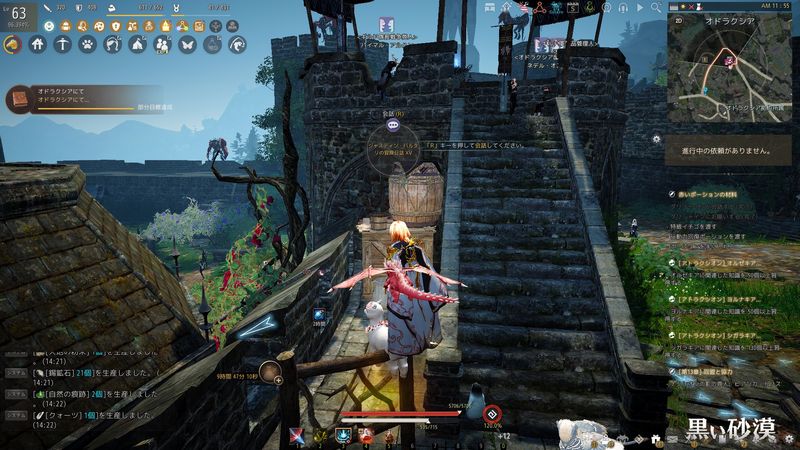Activate the blue glowing skill in hotbar
The width and height of the screenshot is (800, 450).
click(343, 435)
